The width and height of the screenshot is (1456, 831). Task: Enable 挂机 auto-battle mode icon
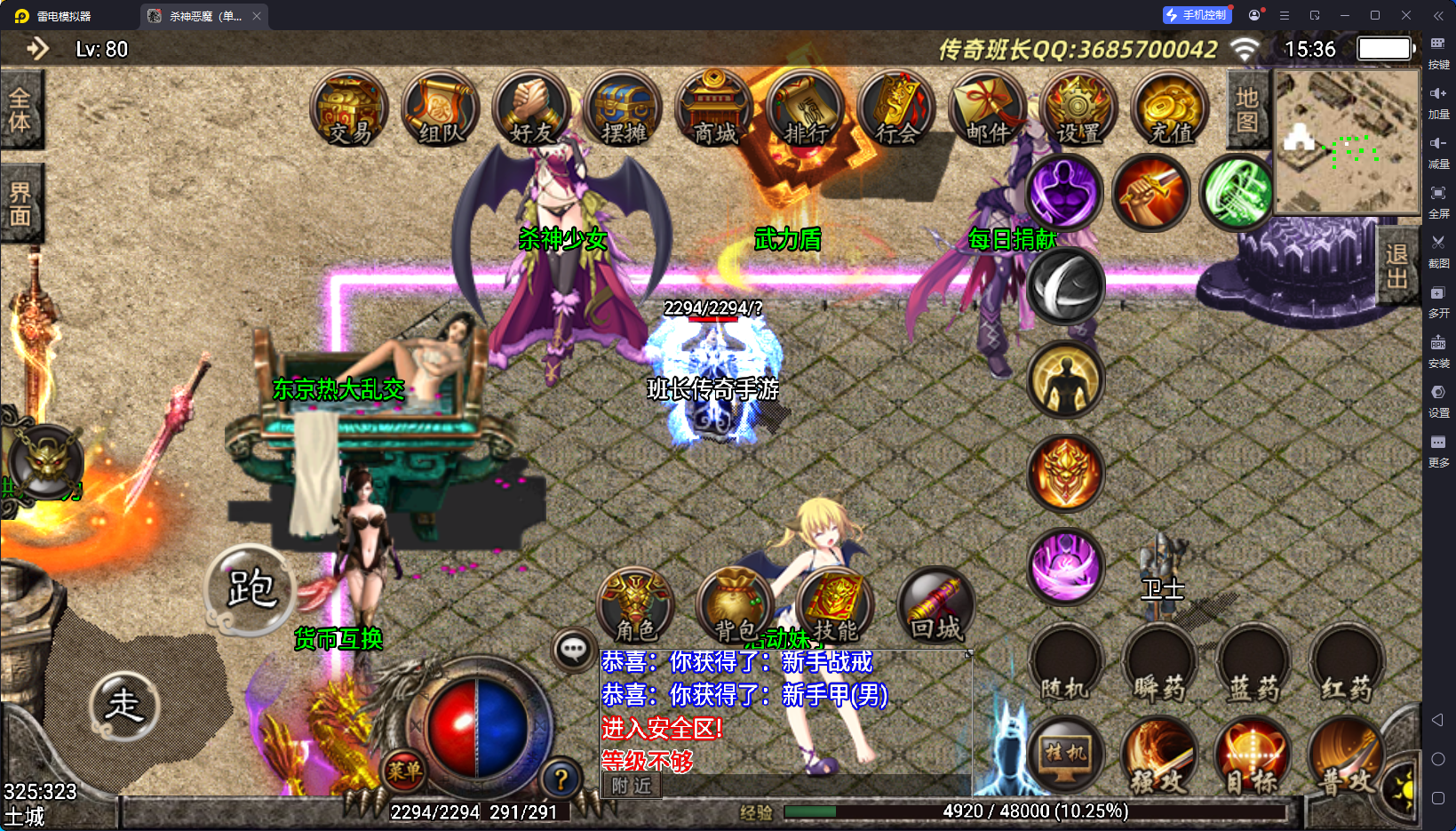click(1065, 756)
